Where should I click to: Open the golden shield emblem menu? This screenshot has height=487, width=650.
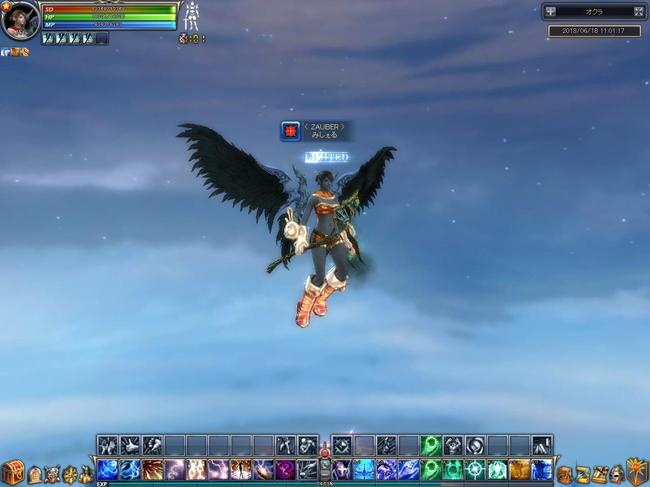[637, 472]
